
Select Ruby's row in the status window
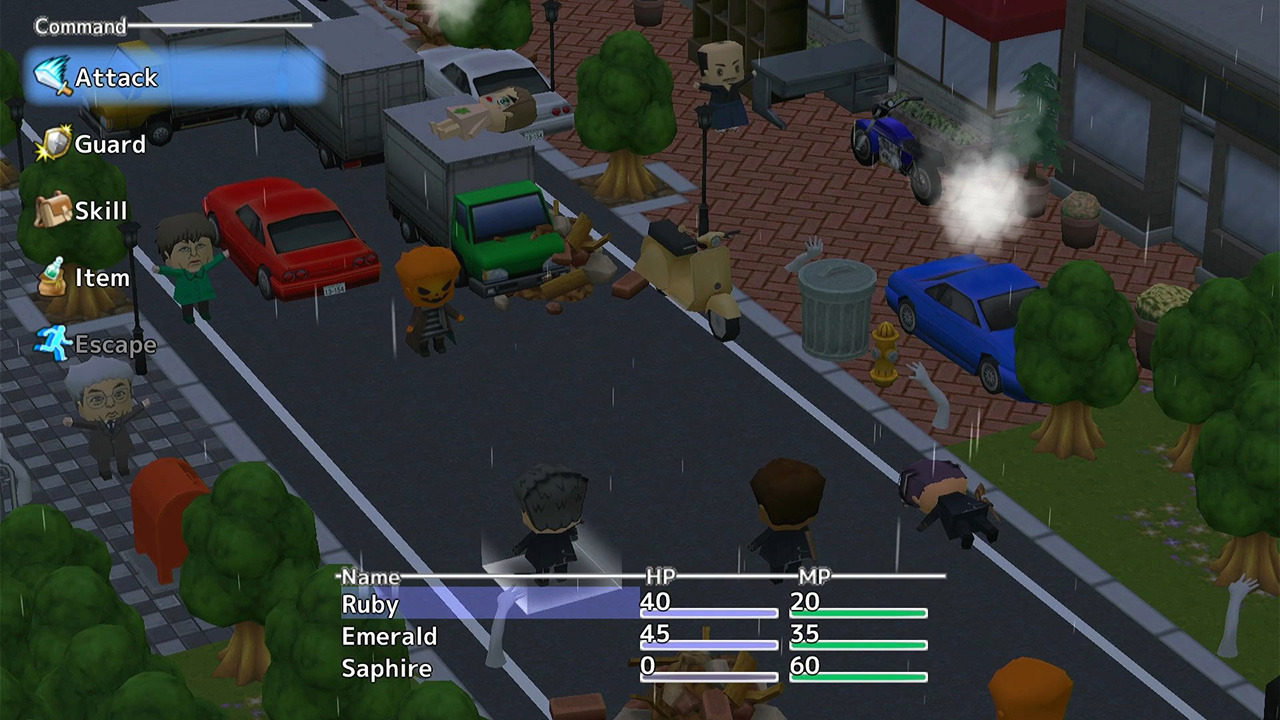pos(370,604)
